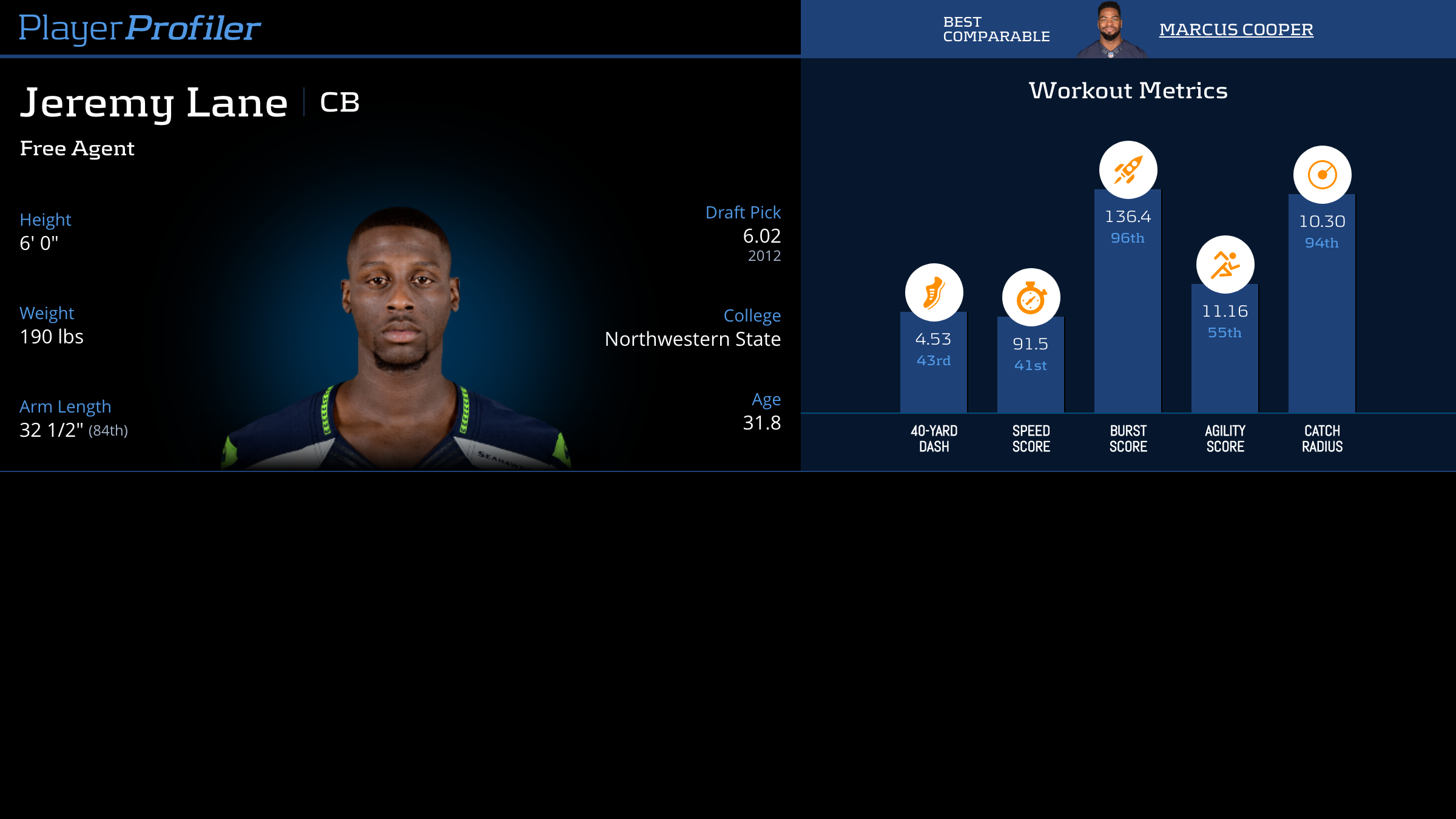The image size is (1456, 819).
Task: Select Marcus Cooper's headshot thumbnail
Action: [1110, 30]
